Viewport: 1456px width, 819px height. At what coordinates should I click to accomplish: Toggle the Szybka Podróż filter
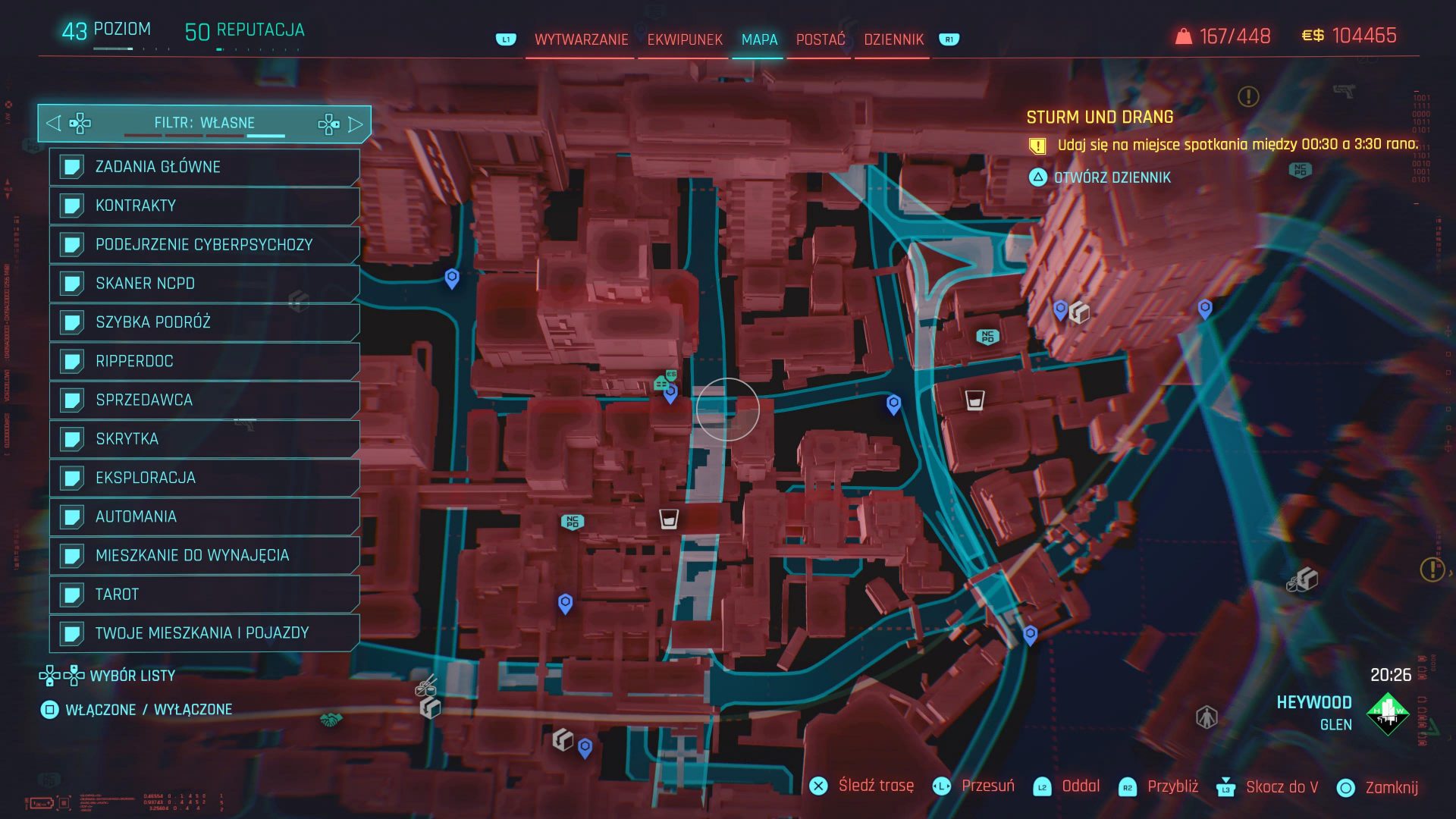click(204, 322)
